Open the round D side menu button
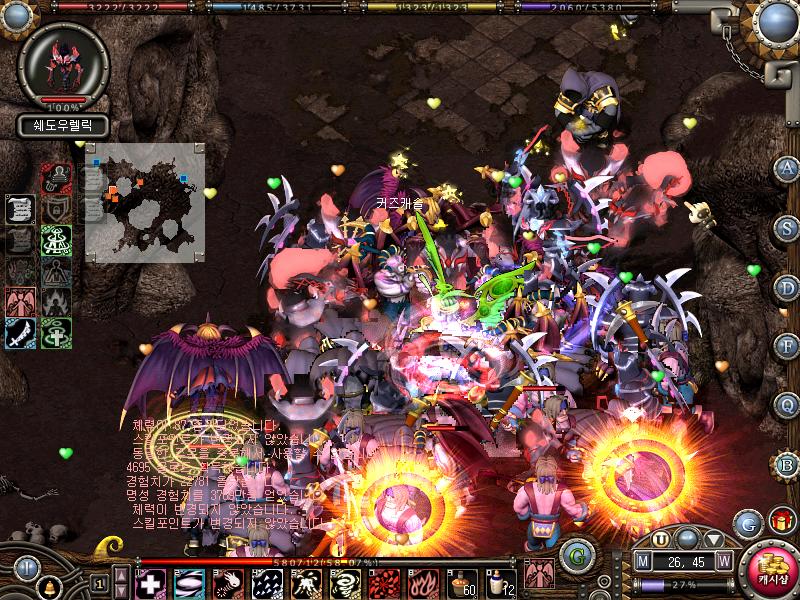The image size is (800, 600). [787, 287]
